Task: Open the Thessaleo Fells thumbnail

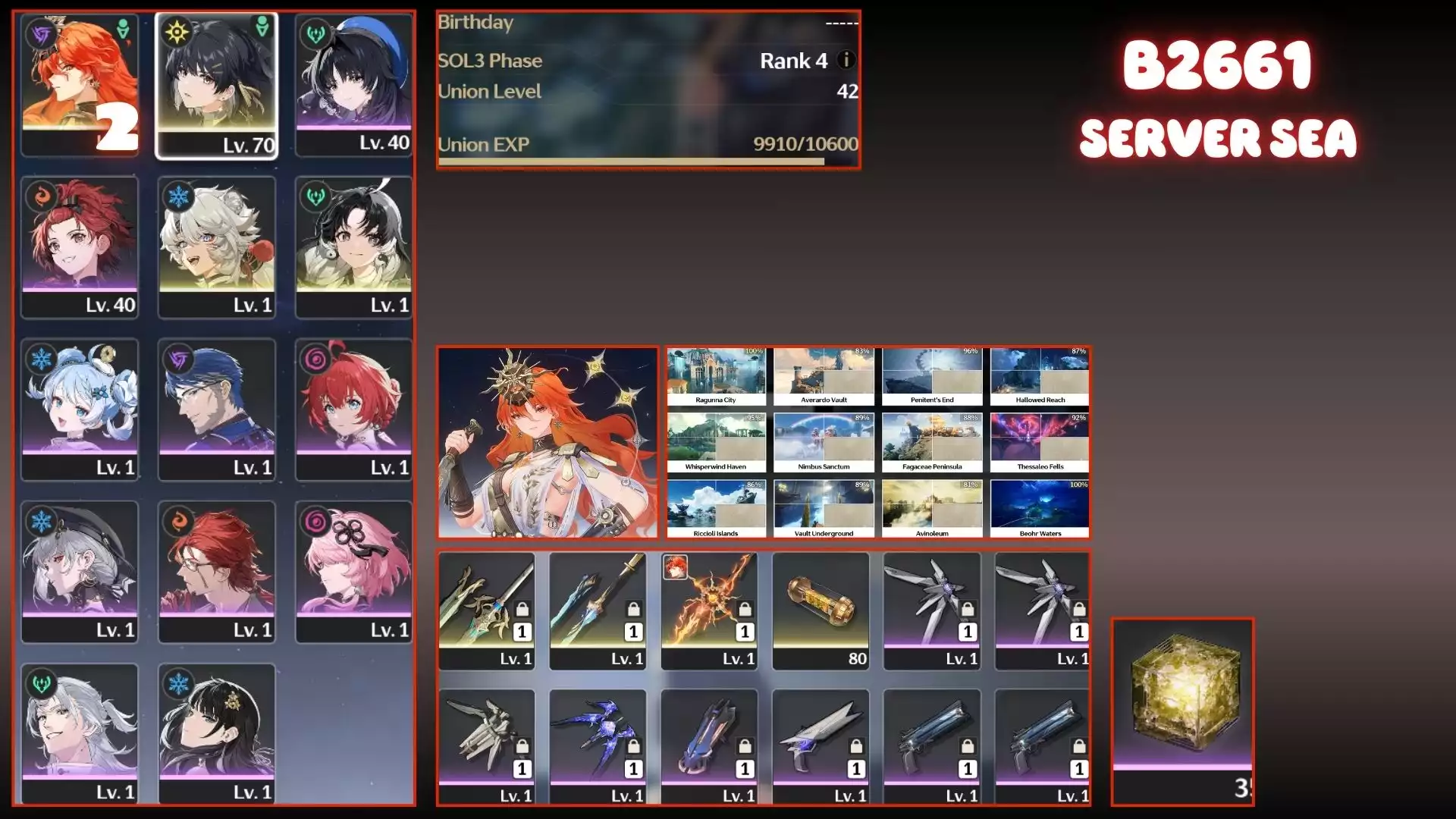Action: point(1040,444)
